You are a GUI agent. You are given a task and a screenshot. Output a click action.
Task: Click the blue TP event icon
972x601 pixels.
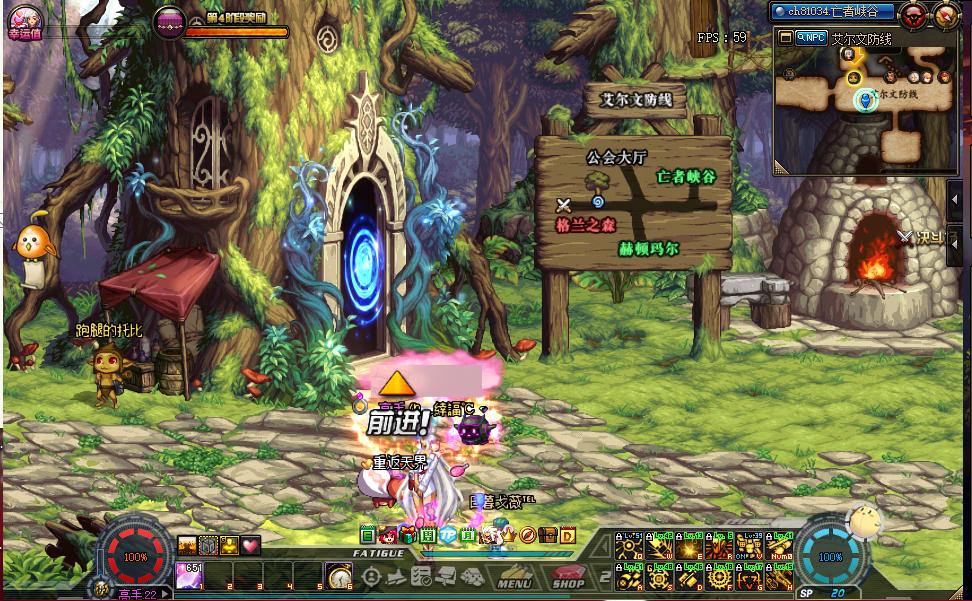point(448,536)
